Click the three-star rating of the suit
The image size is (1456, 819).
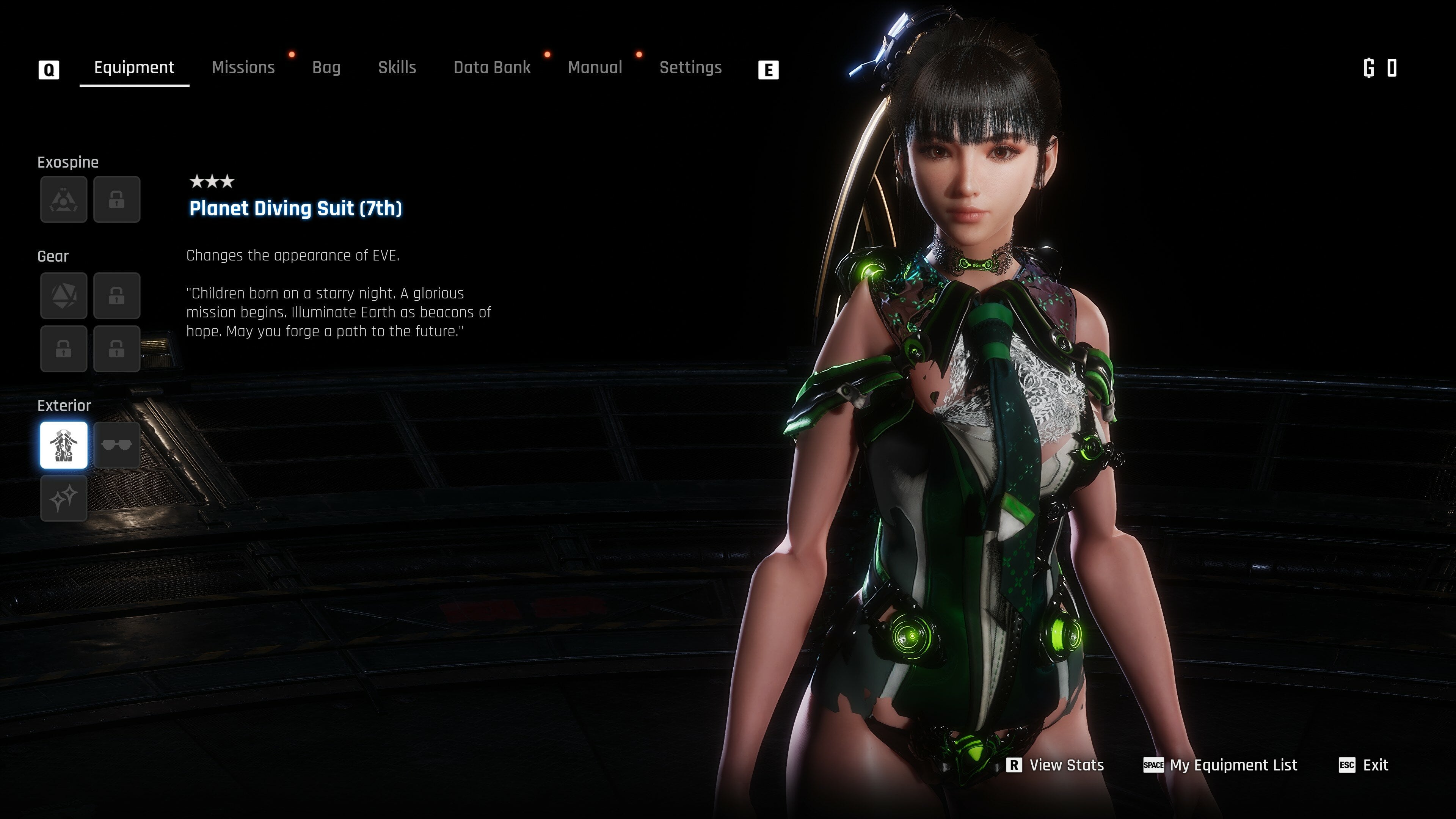pyautogui.click(x=212, y=182)
